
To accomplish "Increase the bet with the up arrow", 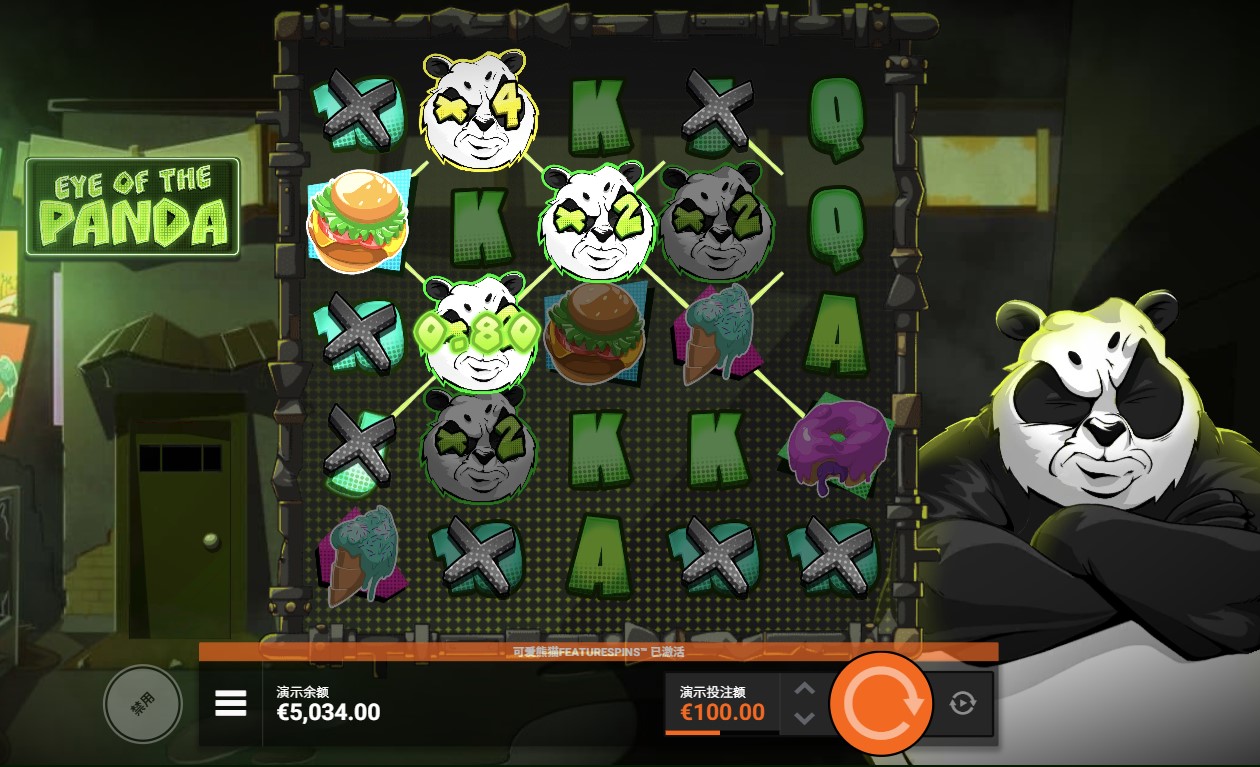I will (x=804, y=689).
